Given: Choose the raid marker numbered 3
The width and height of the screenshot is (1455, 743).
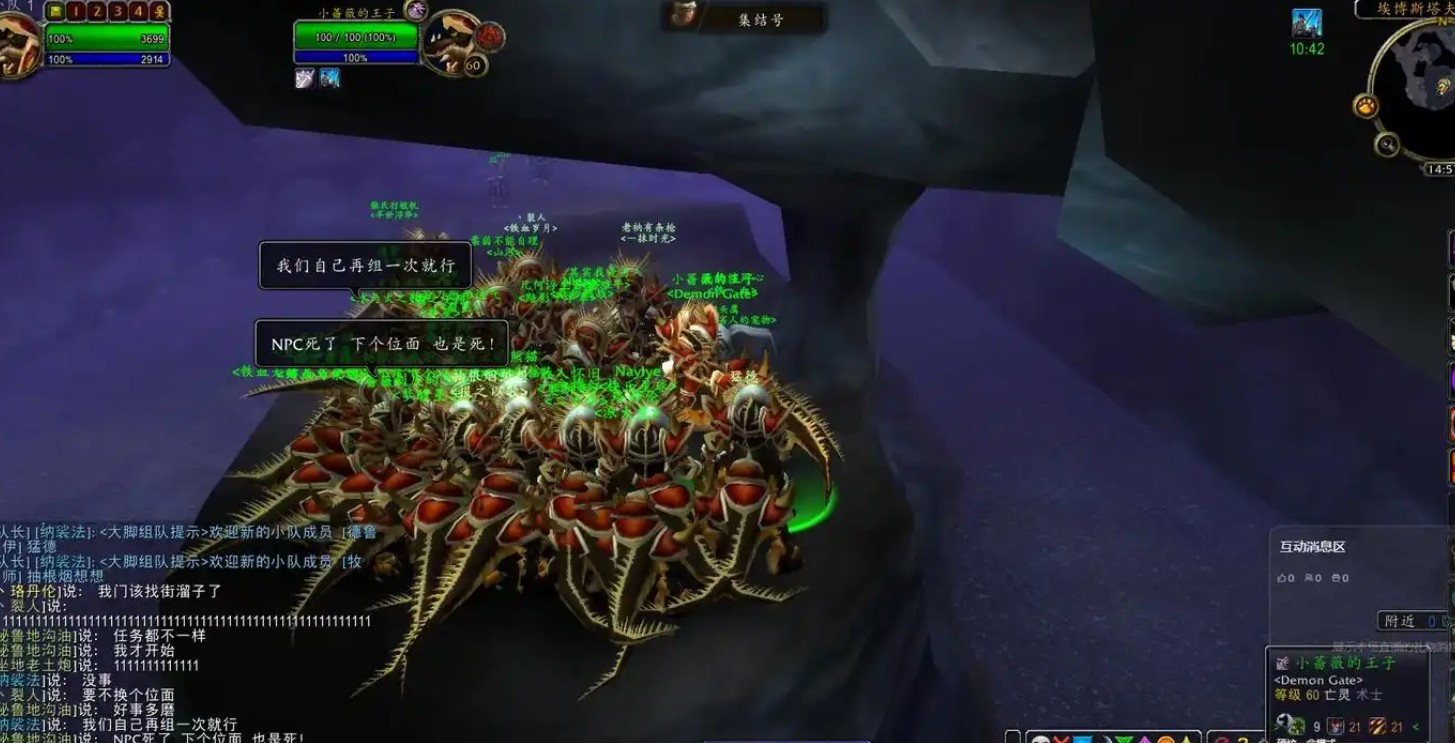Looking at the screenshot, I should tap(118, 11).
